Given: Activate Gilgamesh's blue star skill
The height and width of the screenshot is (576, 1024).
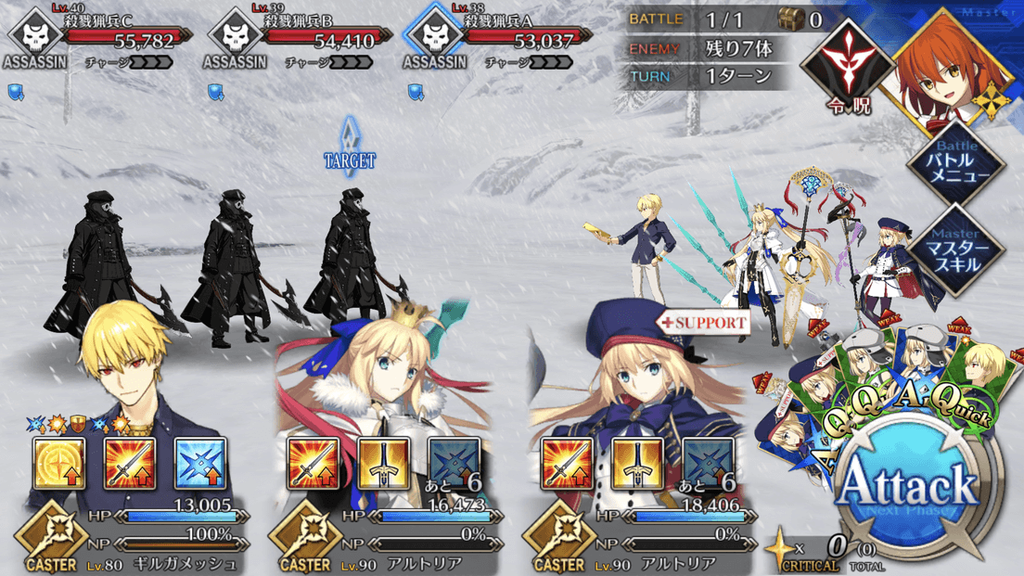Looking at the screenshot, I should tap(200, 463).
